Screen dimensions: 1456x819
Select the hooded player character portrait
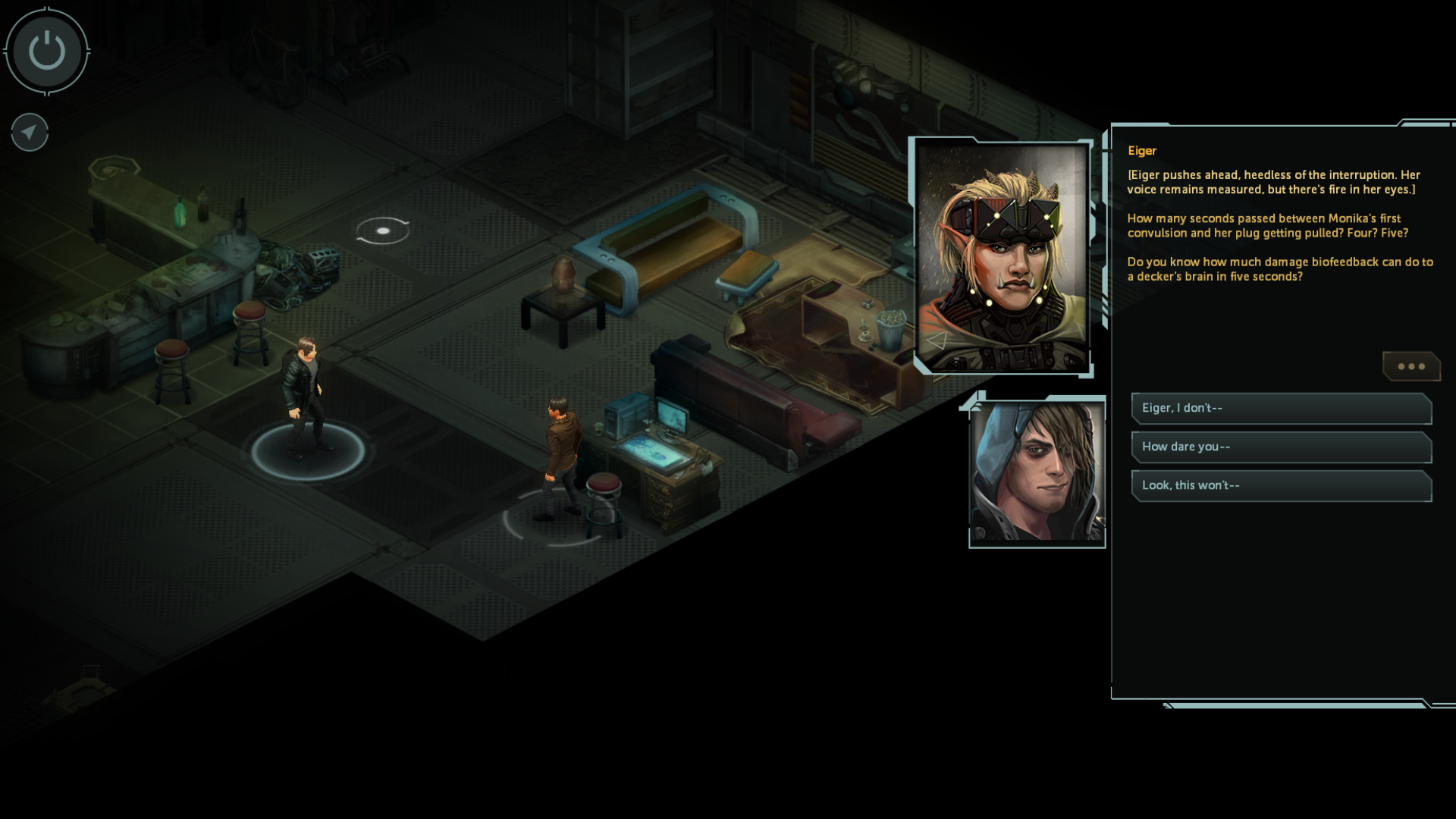point(1037,472)
